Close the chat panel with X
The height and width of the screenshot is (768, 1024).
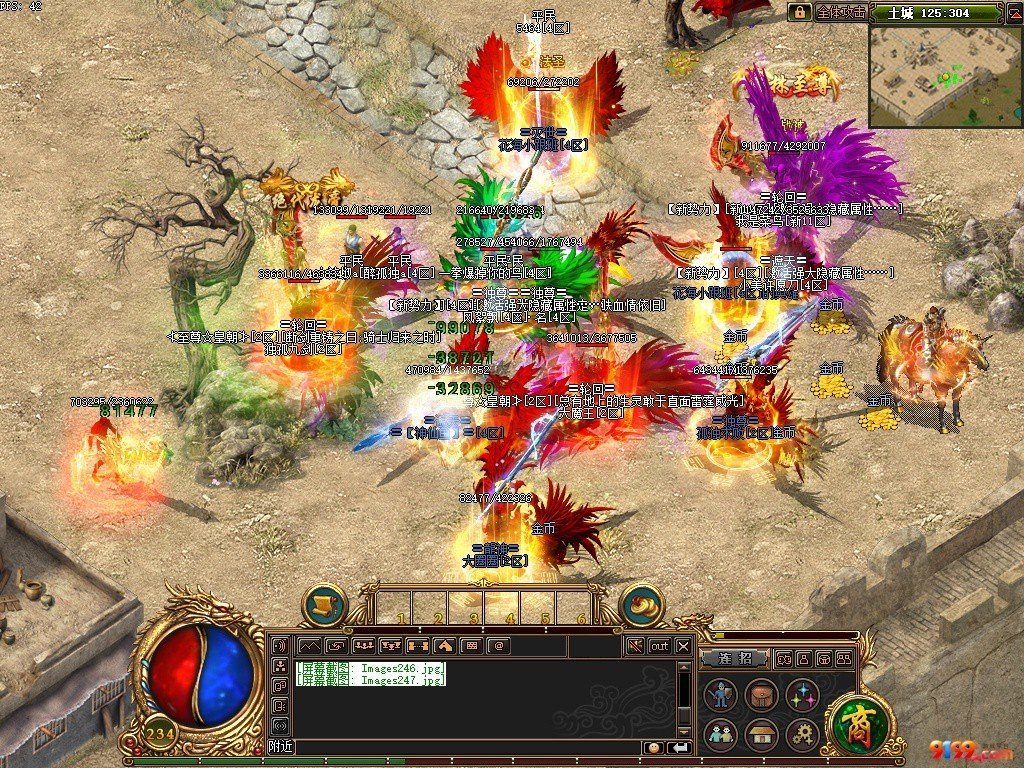(683, 646)
